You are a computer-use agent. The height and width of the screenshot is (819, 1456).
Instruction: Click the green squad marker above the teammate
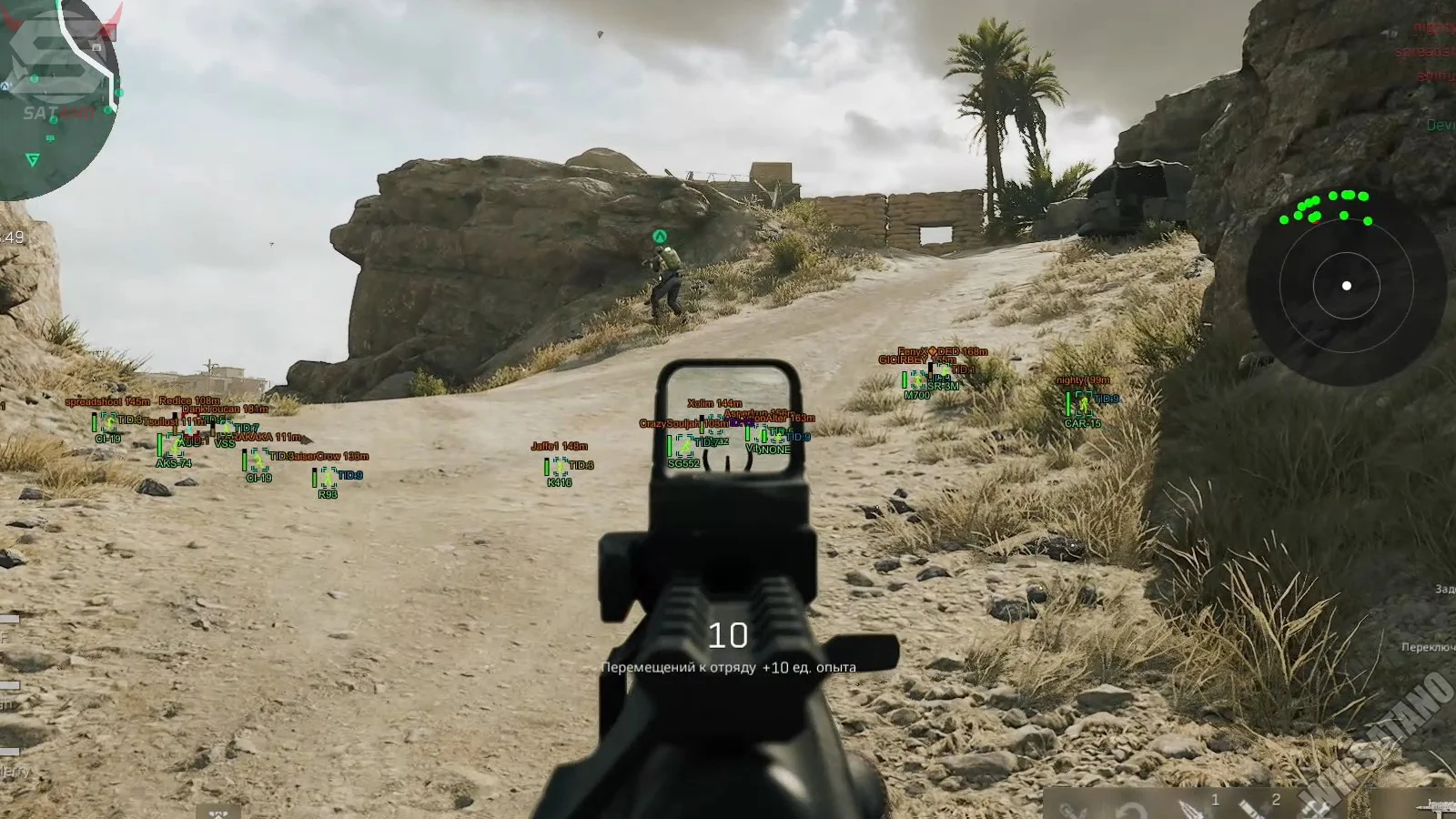tap(660, 237)
